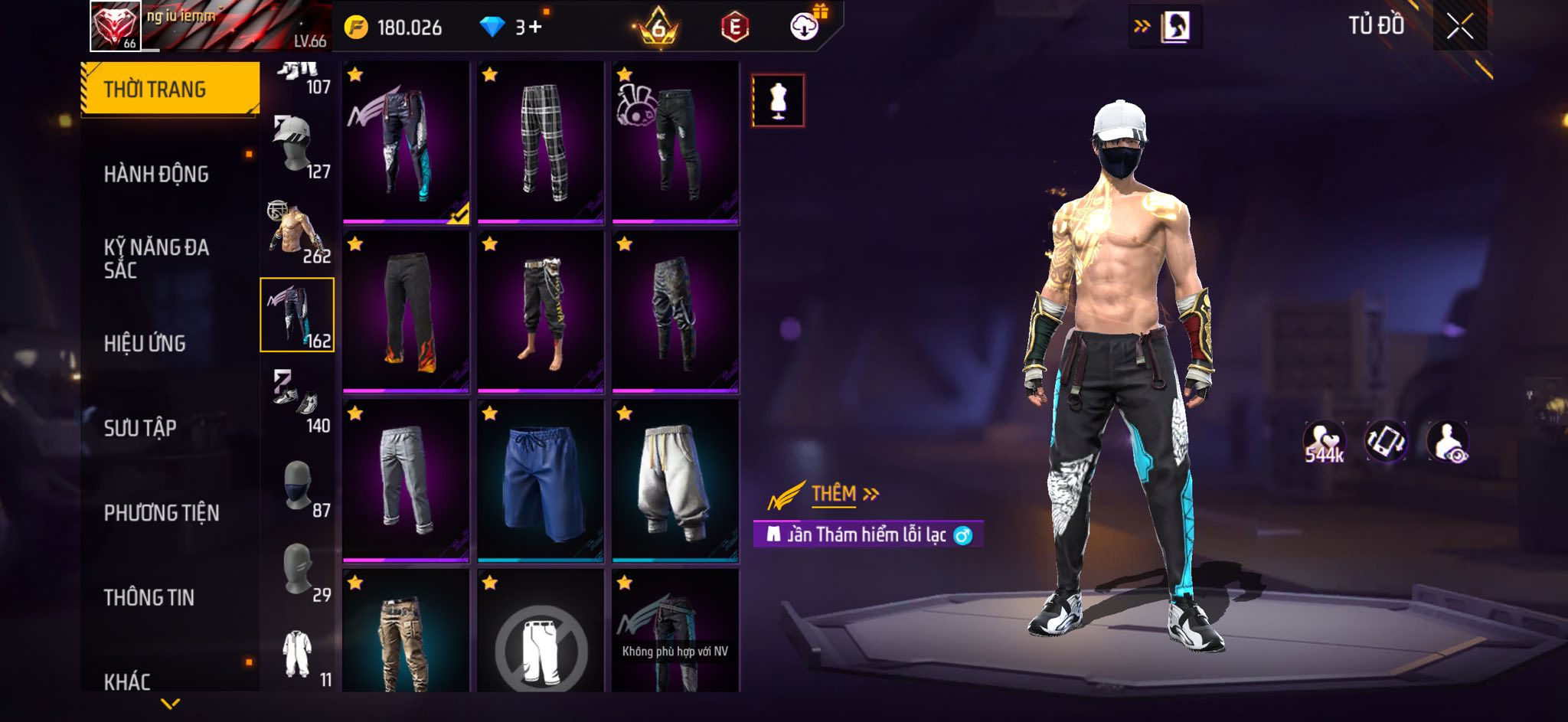Equip the blue shorts
The image size is (1568, 722).
coord(541,481)
